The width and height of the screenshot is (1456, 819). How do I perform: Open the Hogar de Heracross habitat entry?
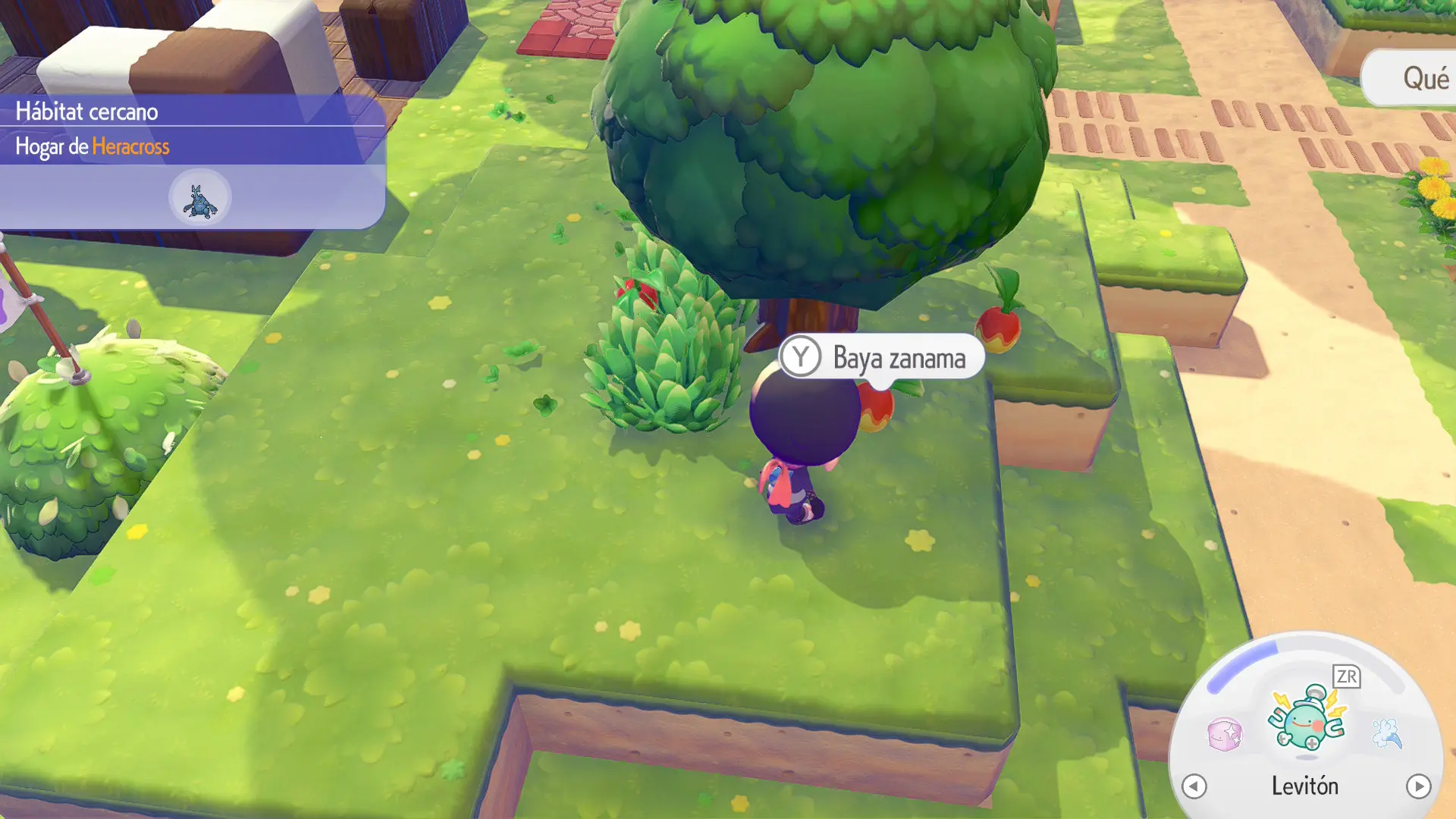pyautogui.click(x=93, y=146)
